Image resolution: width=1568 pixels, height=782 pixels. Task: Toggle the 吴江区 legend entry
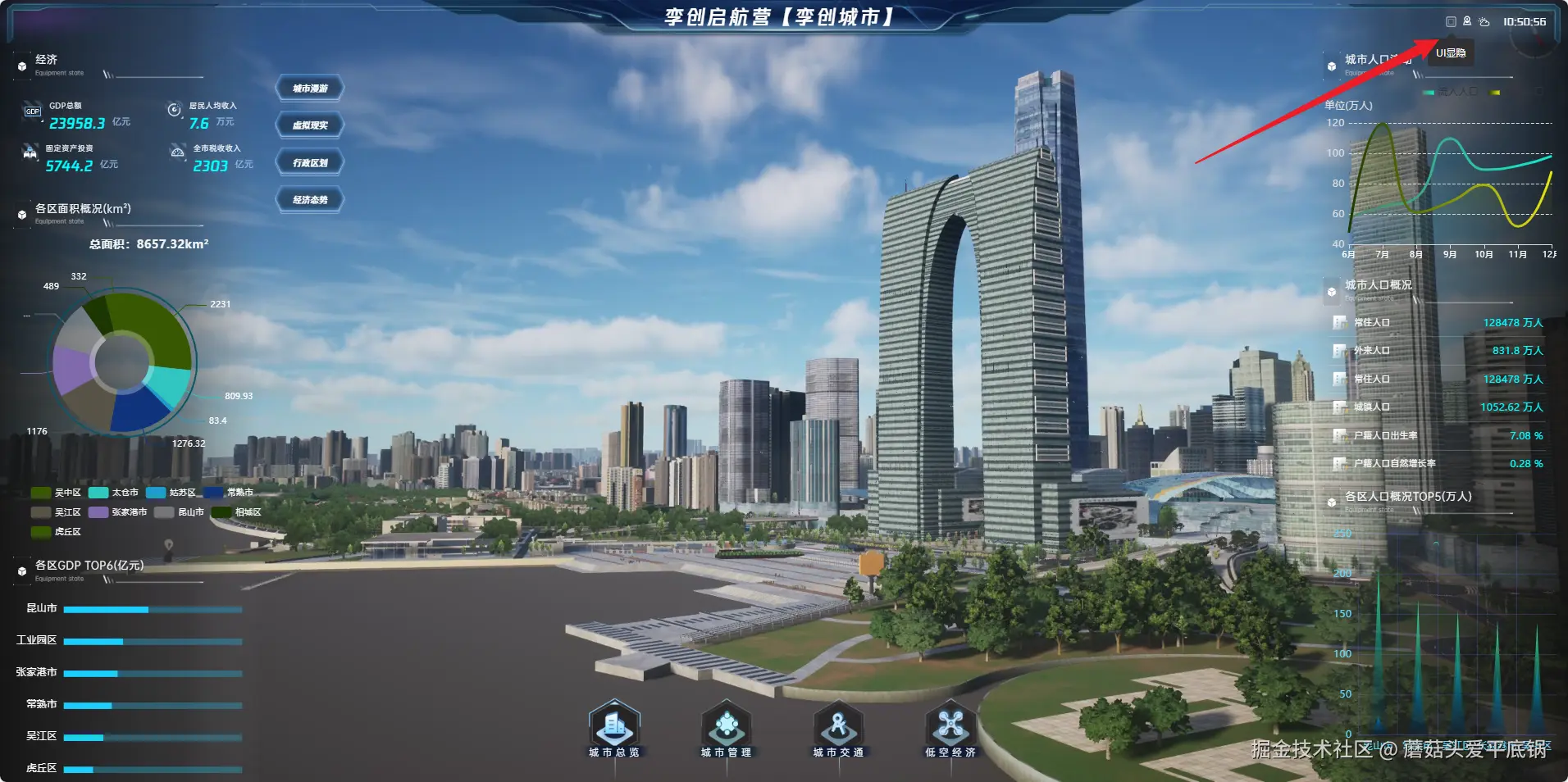tap(56, 512)
